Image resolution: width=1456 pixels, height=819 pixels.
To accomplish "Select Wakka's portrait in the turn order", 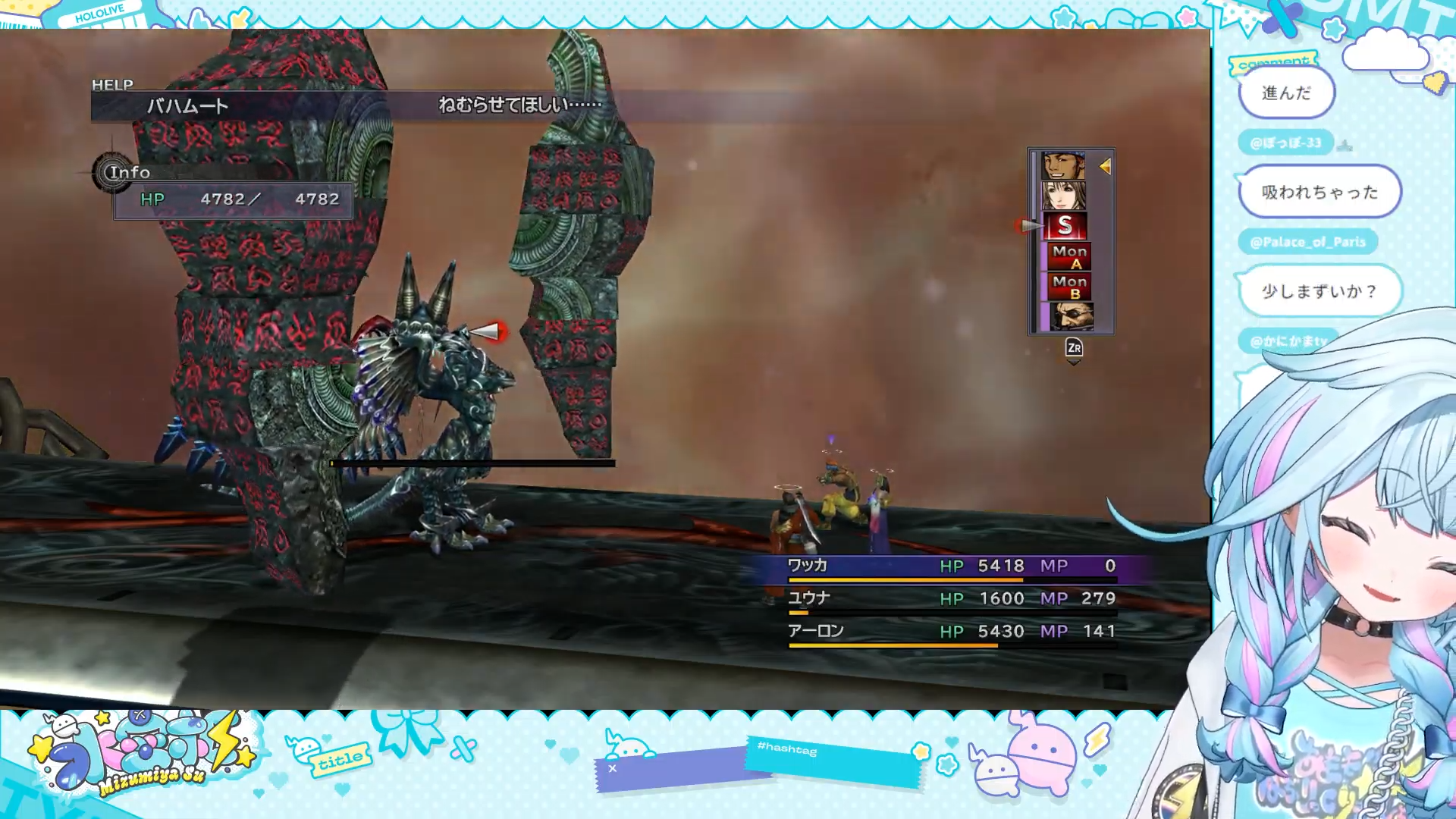I will click(x=1063, y=165).
